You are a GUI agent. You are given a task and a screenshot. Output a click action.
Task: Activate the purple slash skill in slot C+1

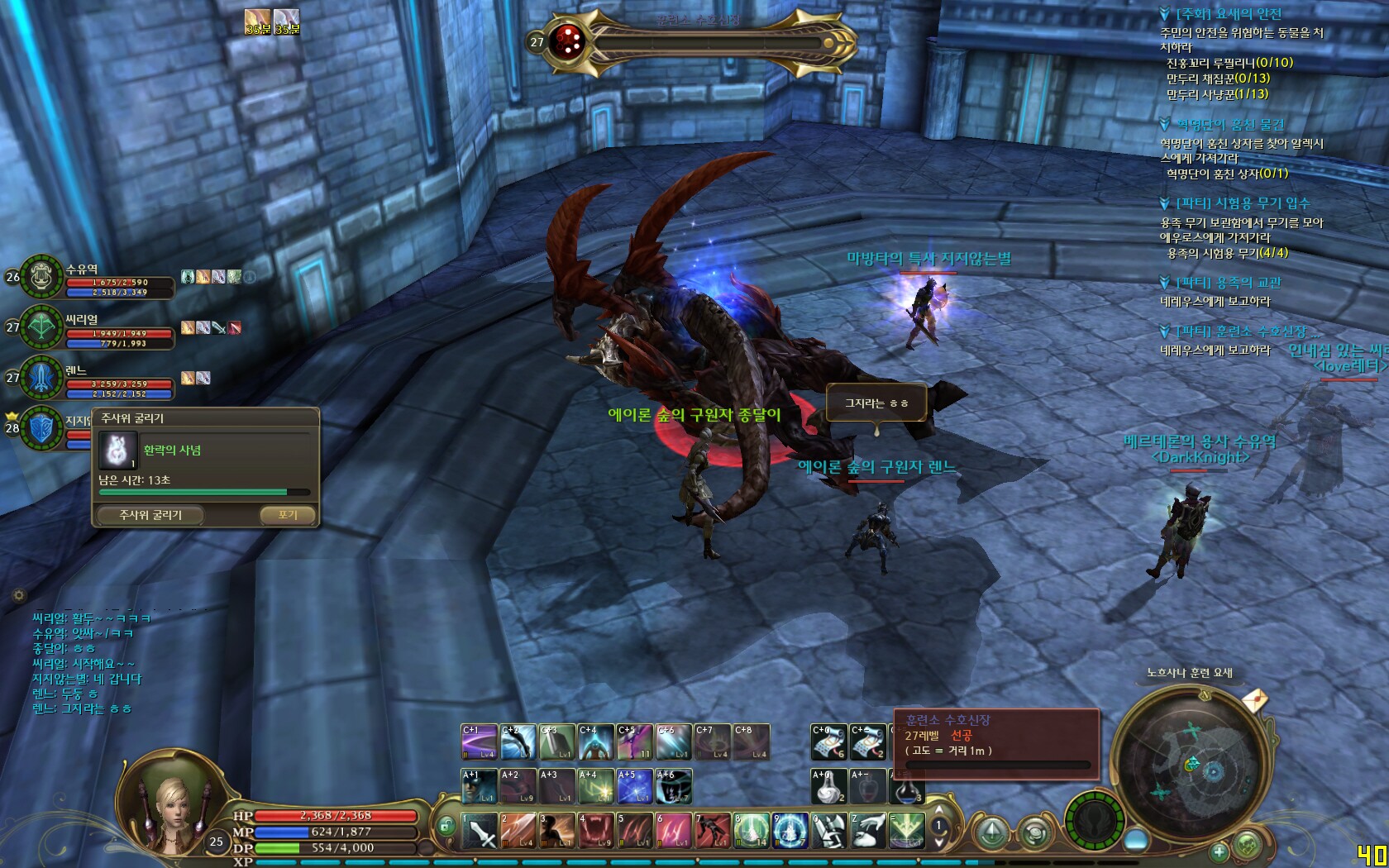[479, 742]
